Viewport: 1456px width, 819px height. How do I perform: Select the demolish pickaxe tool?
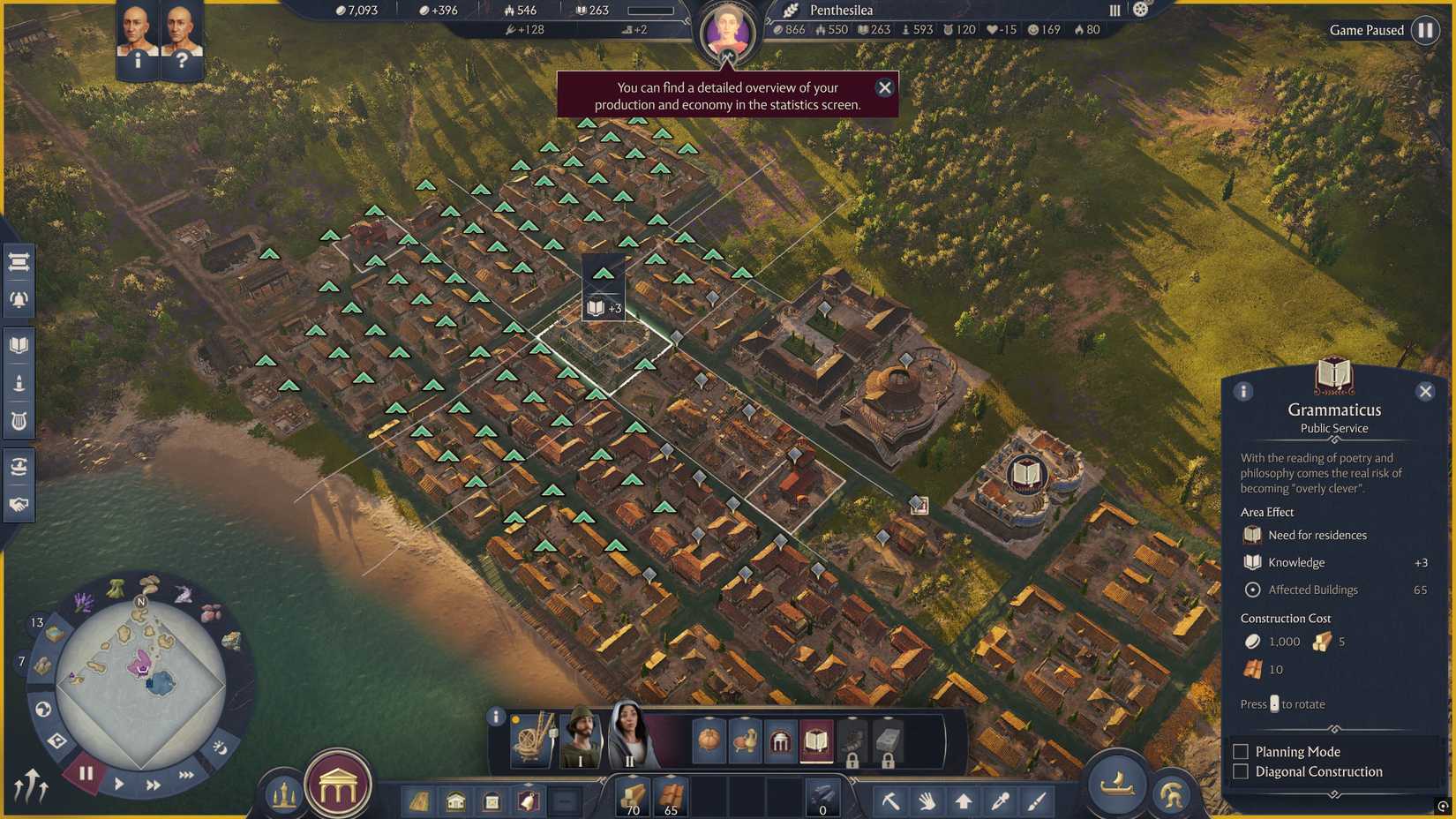click(x=891, y=801)
